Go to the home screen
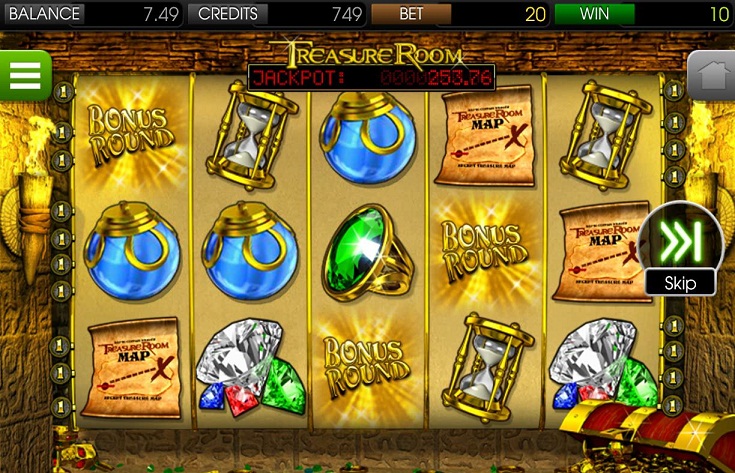735x473 pixels. point(710,75)
